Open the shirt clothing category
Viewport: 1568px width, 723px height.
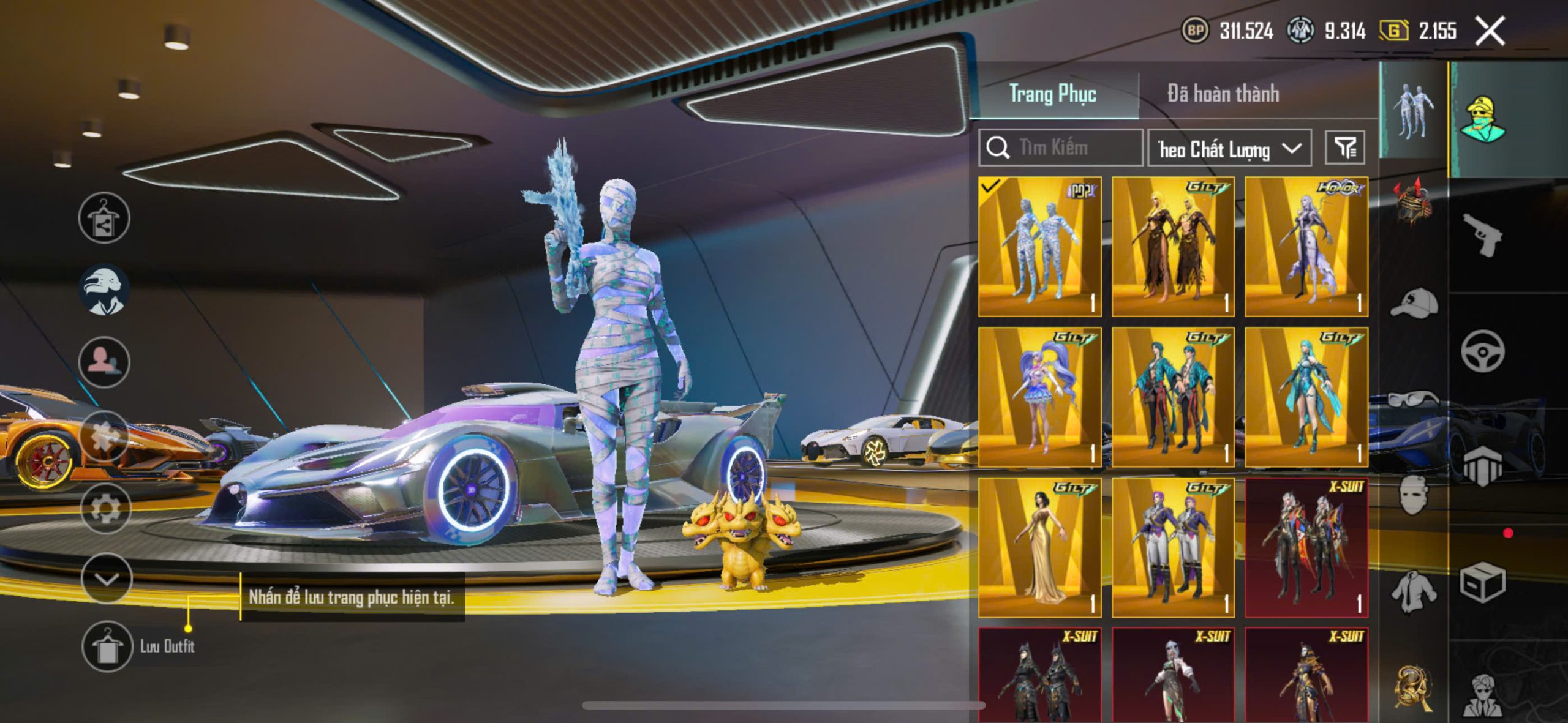[x=1414, y=591]
